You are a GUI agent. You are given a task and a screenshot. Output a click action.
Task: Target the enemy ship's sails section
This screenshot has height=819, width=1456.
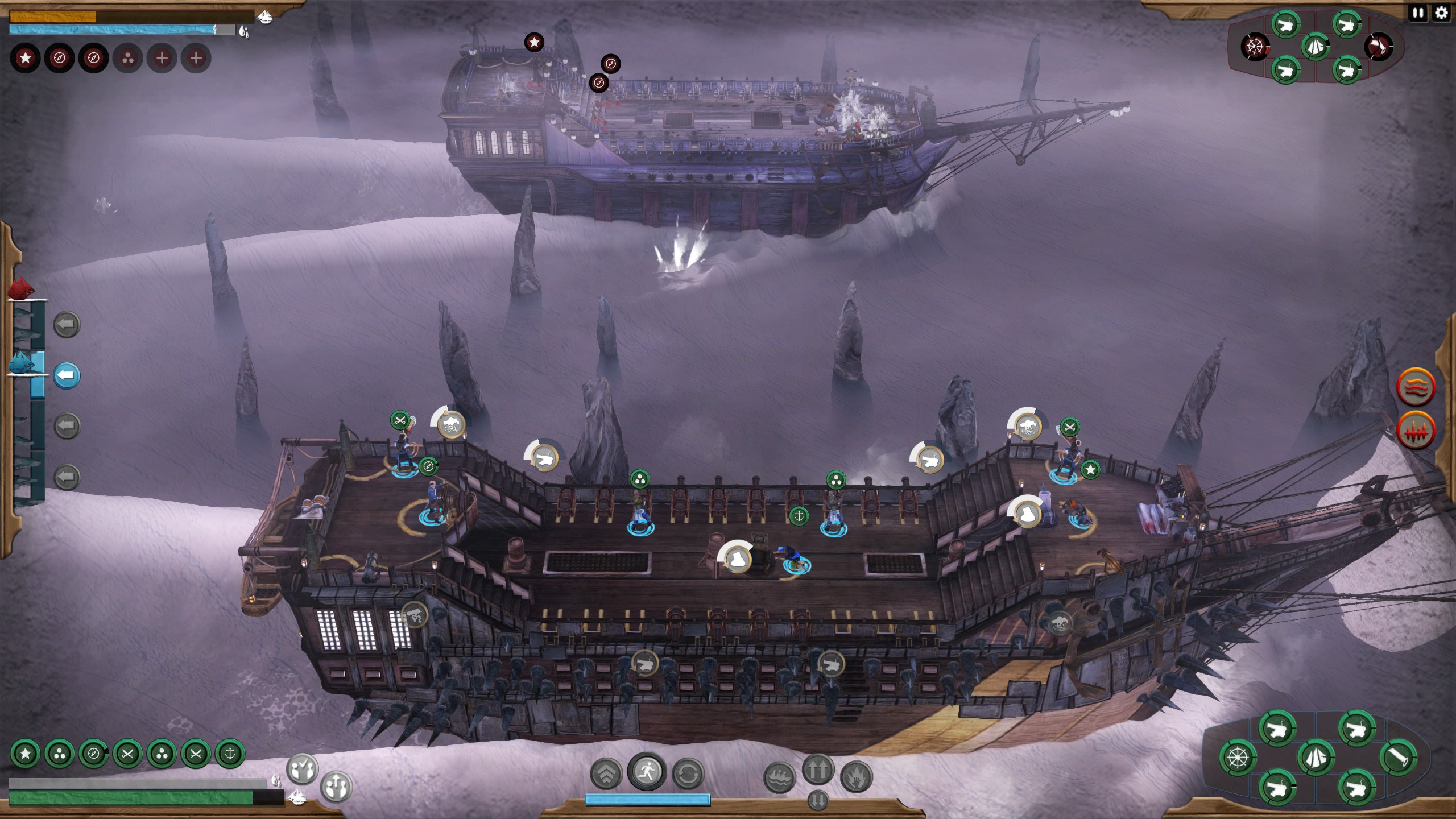[1315, 47]
